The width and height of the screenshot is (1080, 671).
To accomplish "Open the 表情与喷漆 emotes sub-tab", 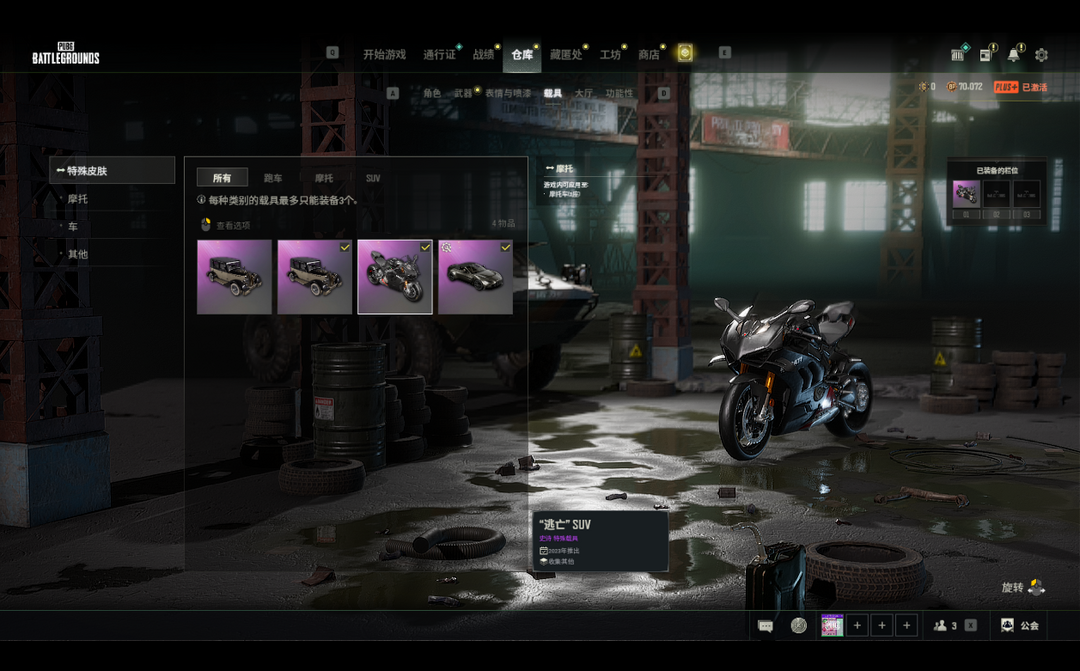I will coord(508,93).
